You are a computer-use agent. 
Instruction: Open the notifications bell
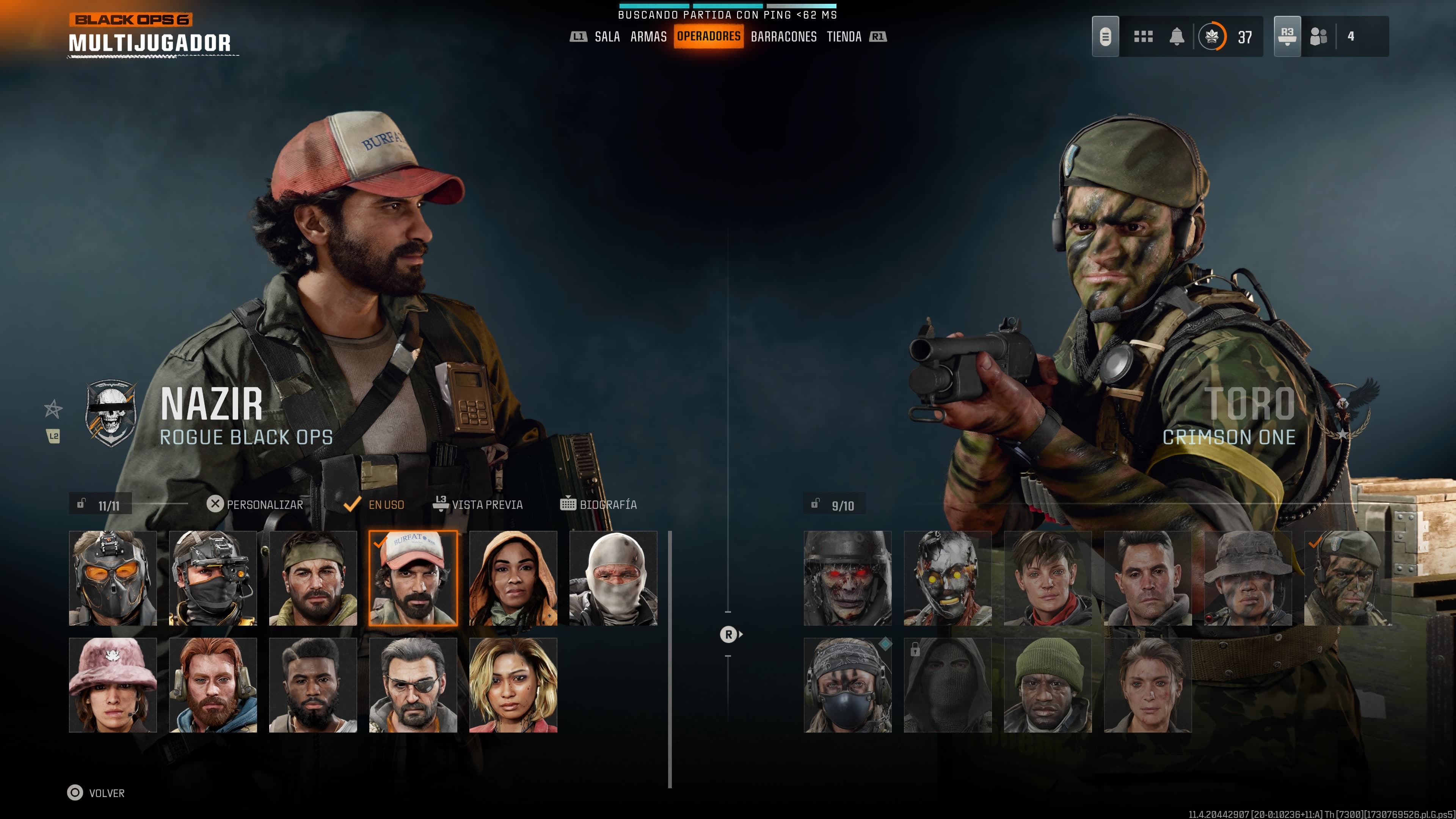1177,37
